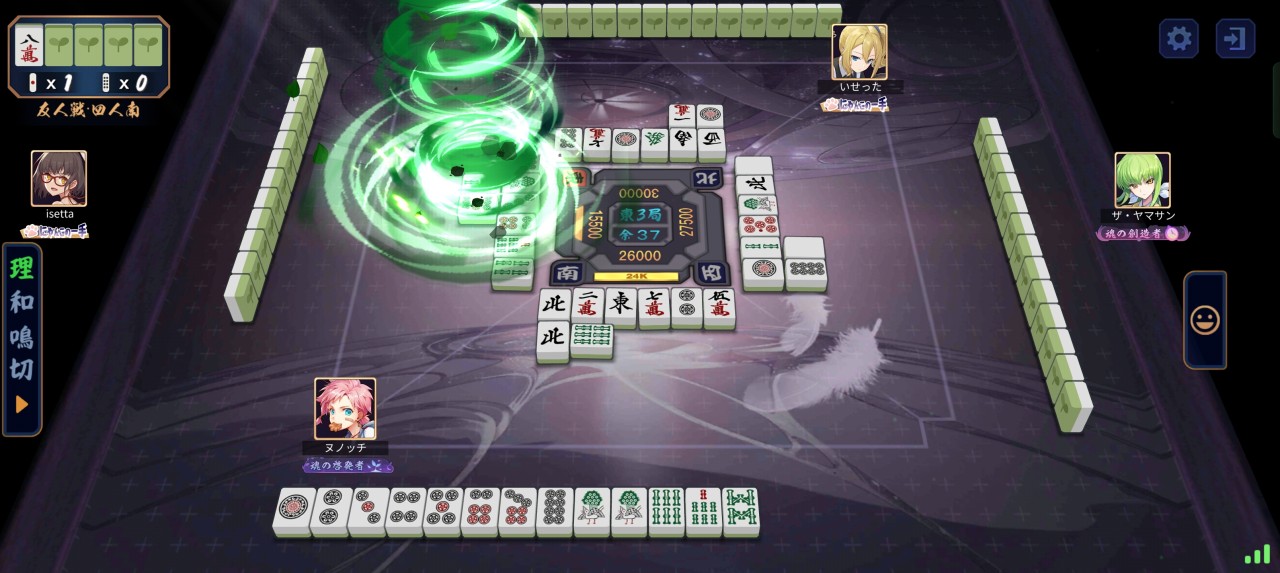Select the 8-pin tile in hand
This screenshot has height=573, width=1280.
click(x=555, y=511)
